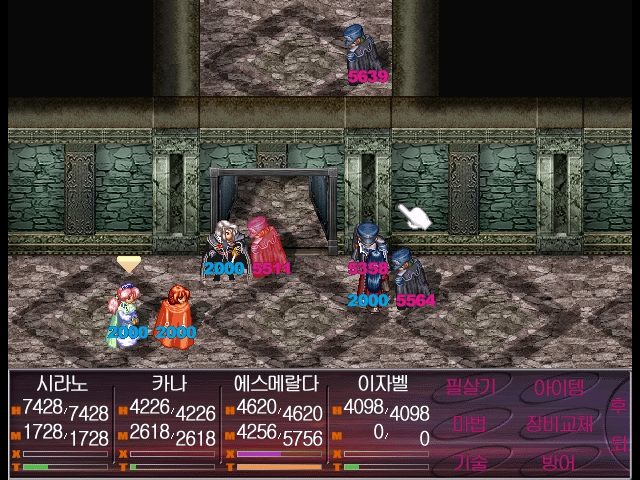The height and width of the screenshot is (480, 640).
Task: Pick the 방어 defend command
Action: coord(558,461)
